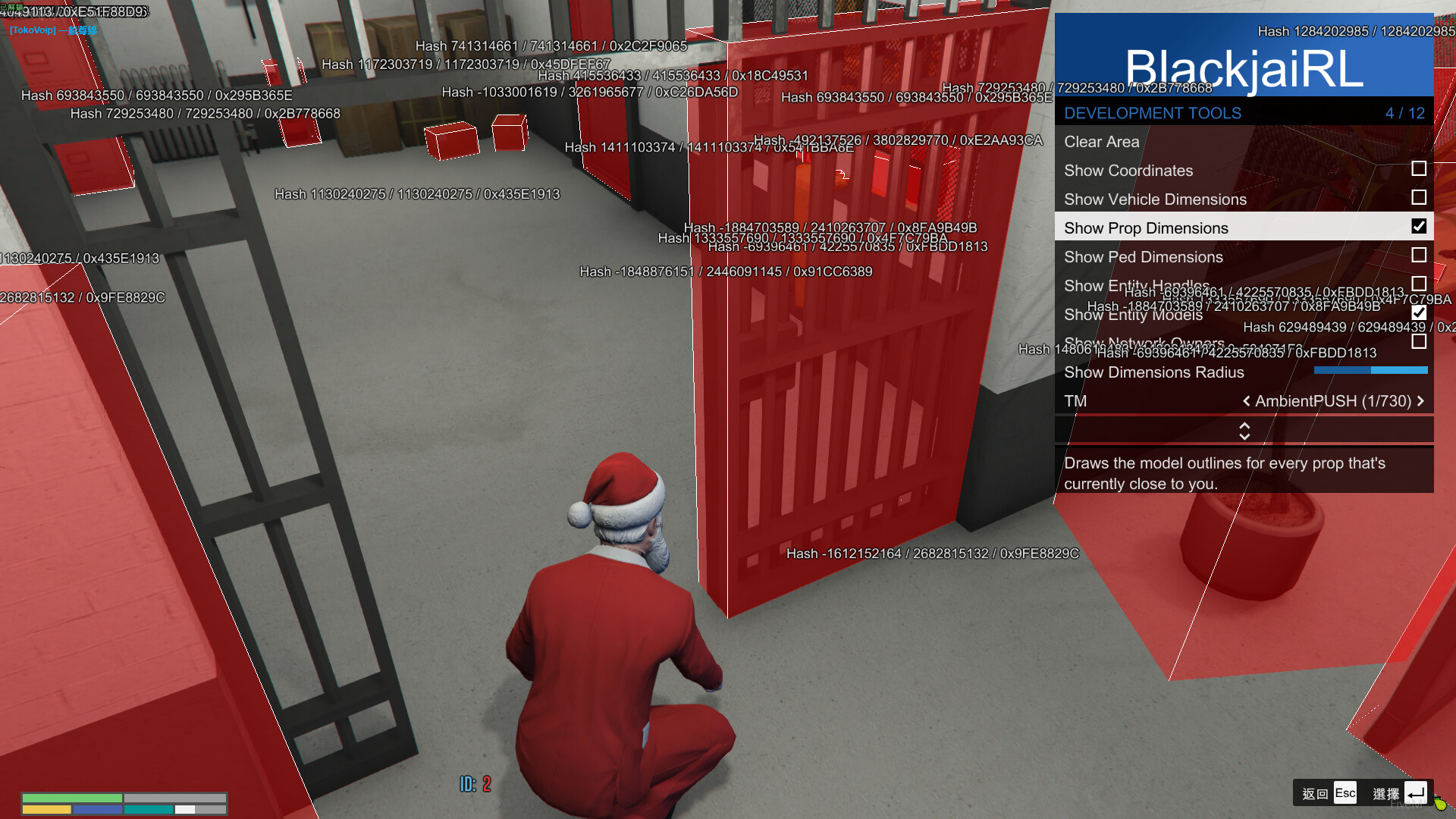This screenshot has width=1456, height=819.
Task: Click the Enter arrow key icon beside 選擇
Action: pyautogui.click(x=1415, y=792)
